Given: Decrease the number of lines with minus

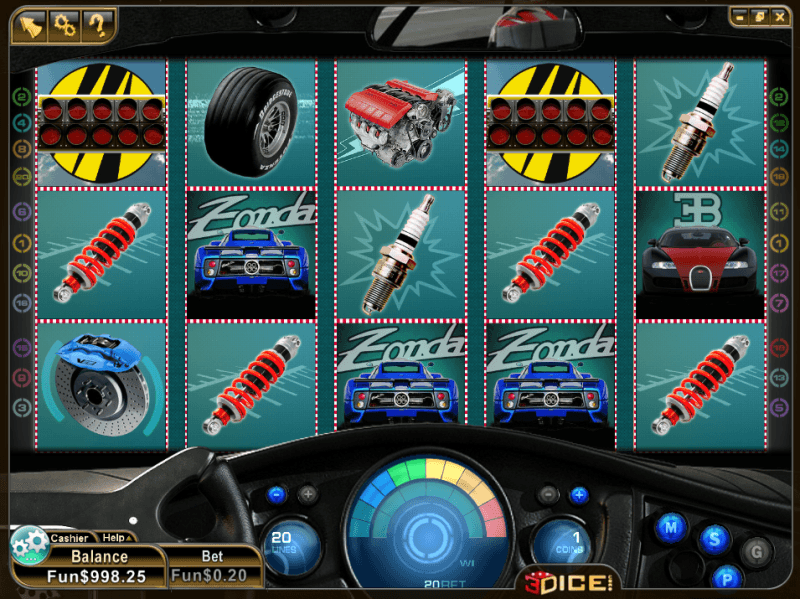Looking at the screenshot, I should [x=277, y=494].
